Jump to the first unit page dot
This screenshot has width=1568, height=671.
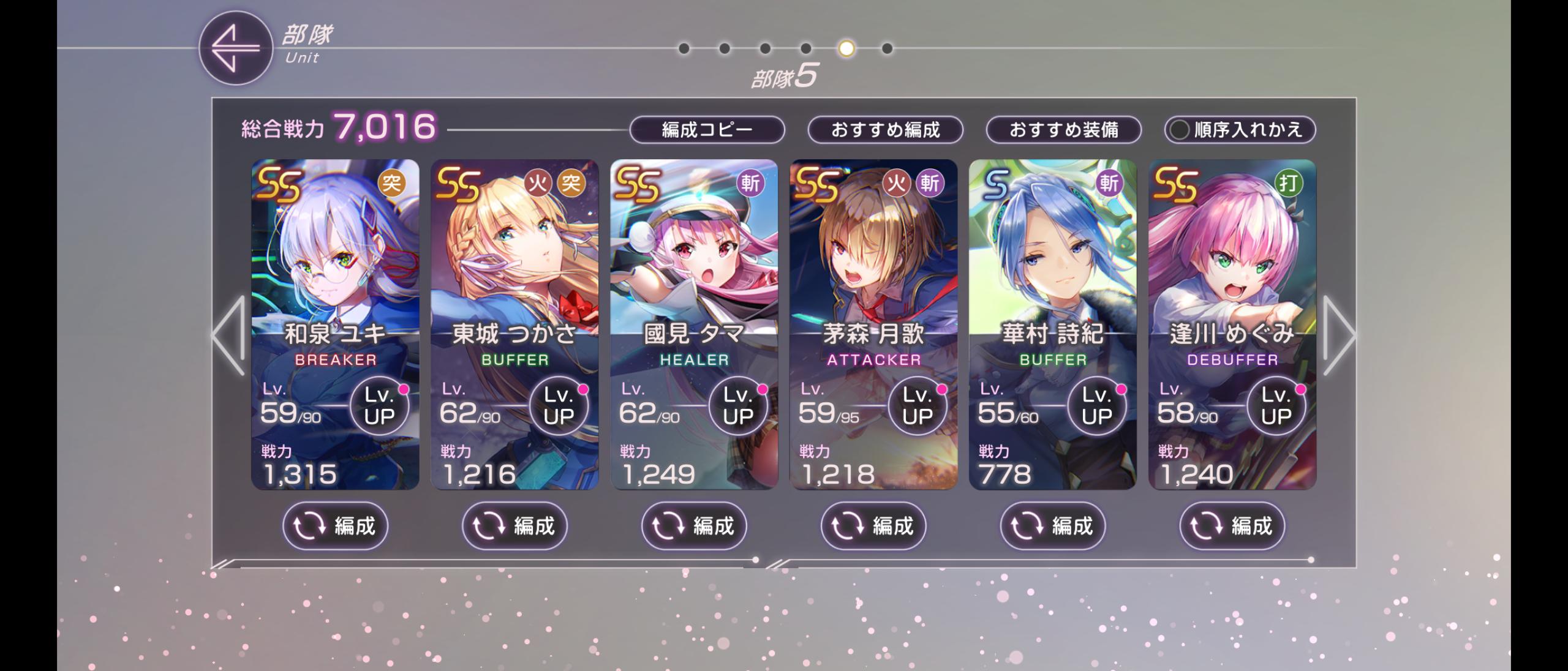(x=684, y=48)
